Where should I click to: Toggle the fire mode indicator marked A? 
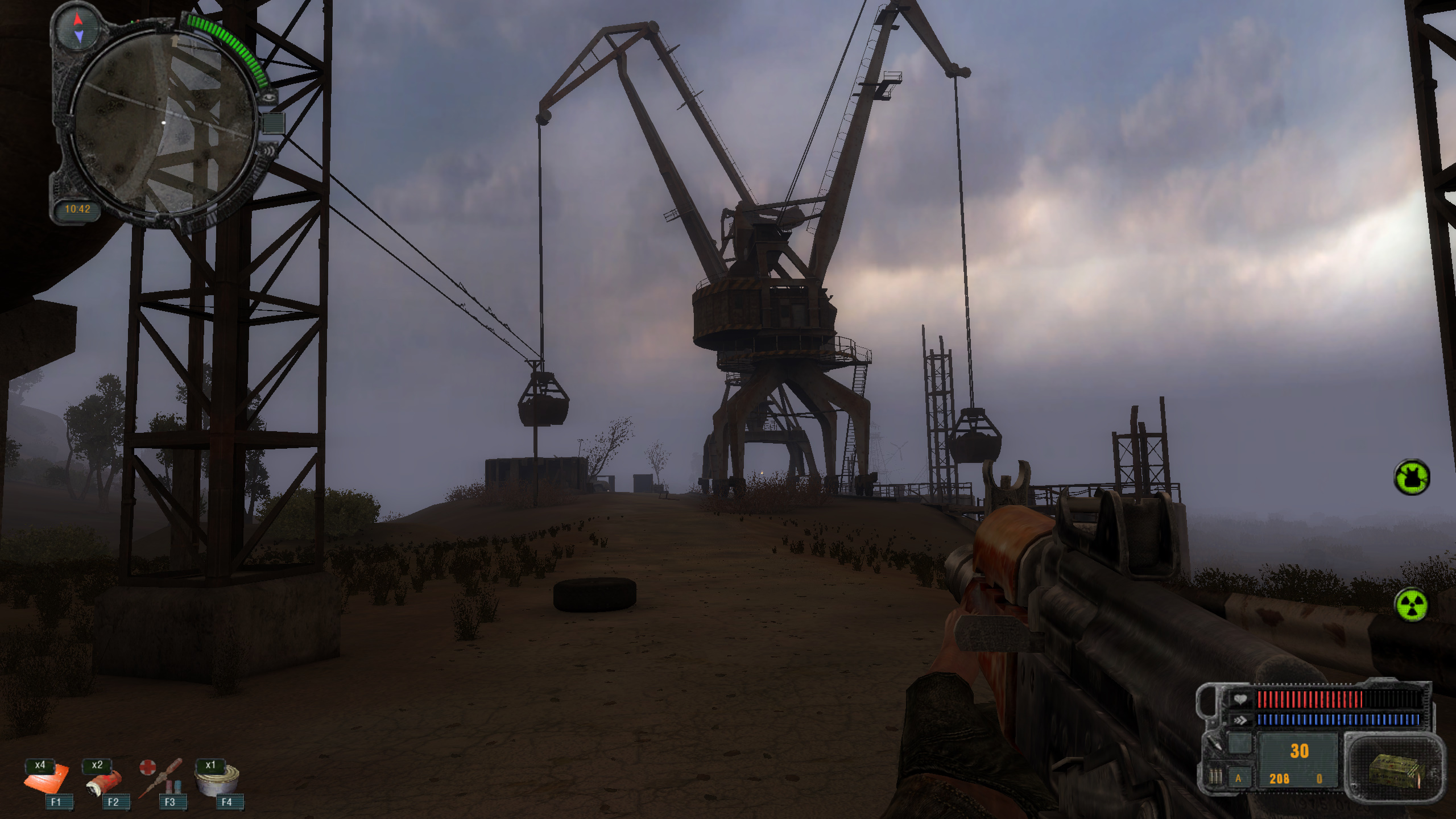pos(1238,779)
